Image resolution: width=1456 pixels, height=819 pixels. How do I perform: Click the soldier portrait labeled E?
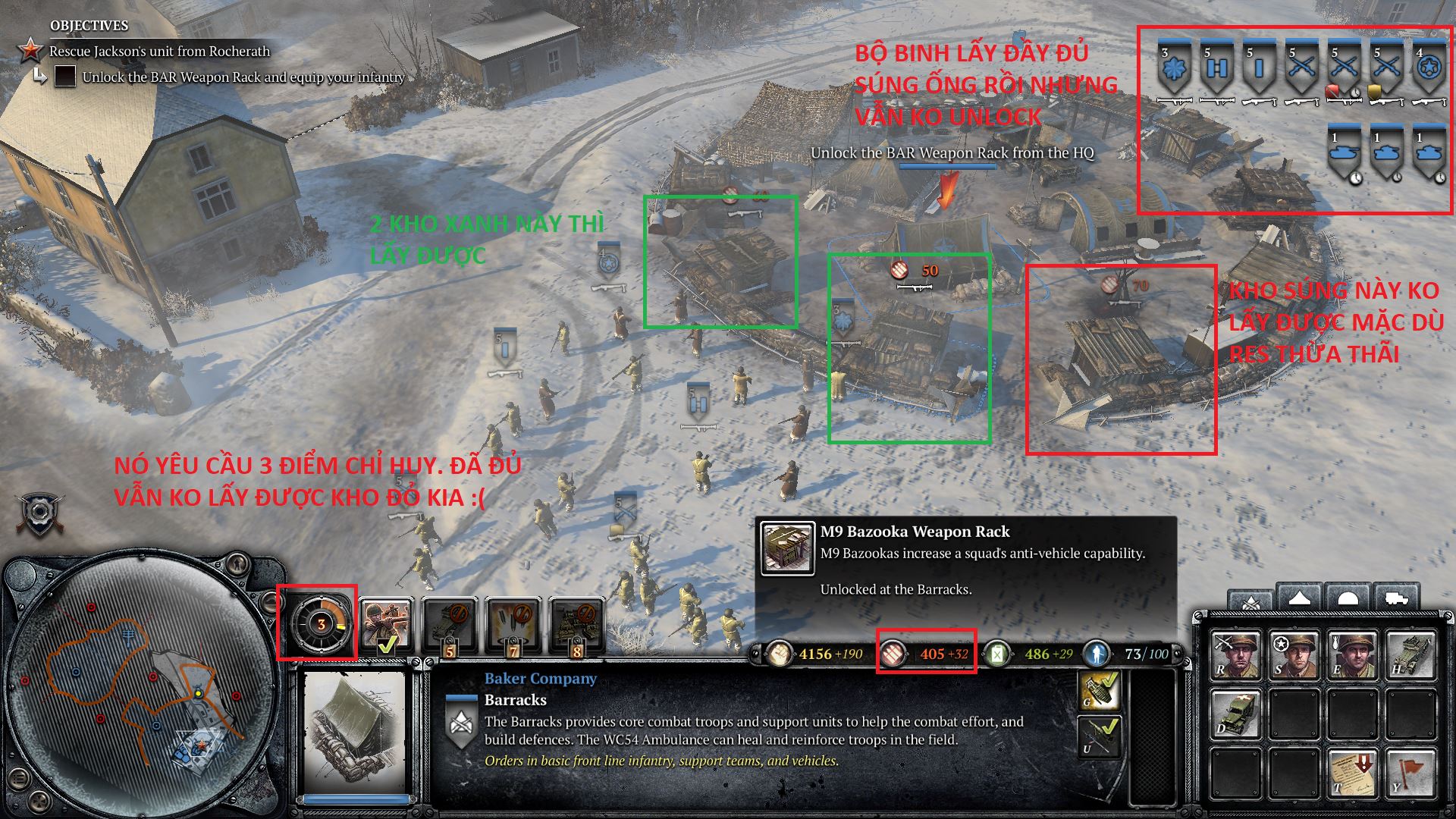(1354, 653)
